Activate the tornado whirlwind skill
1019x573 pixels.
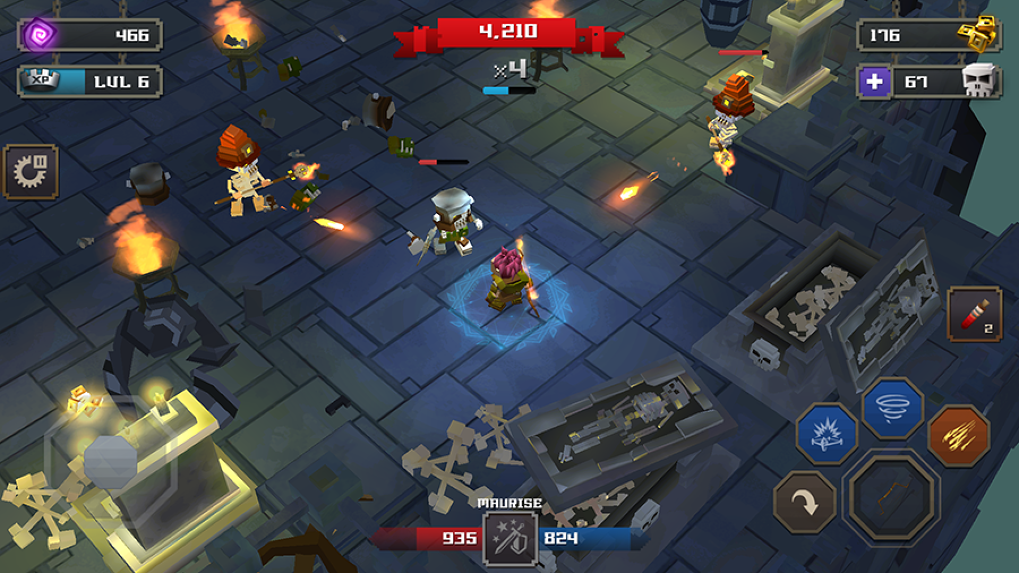tap(892, 407)
